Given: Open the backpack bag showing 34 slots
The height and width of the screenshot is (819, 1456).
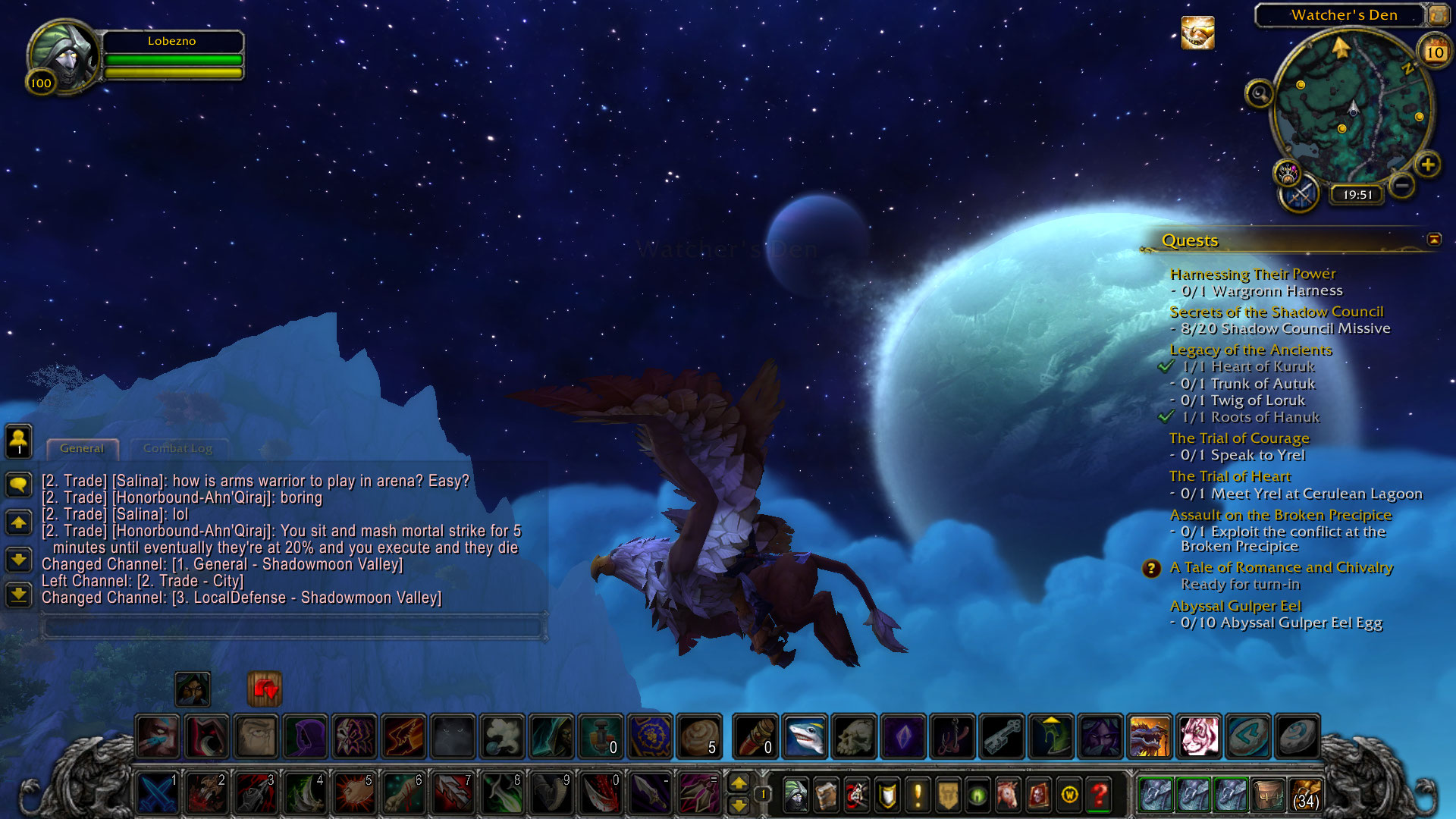Looking at the screenshot, I should tap(1306, 795).
